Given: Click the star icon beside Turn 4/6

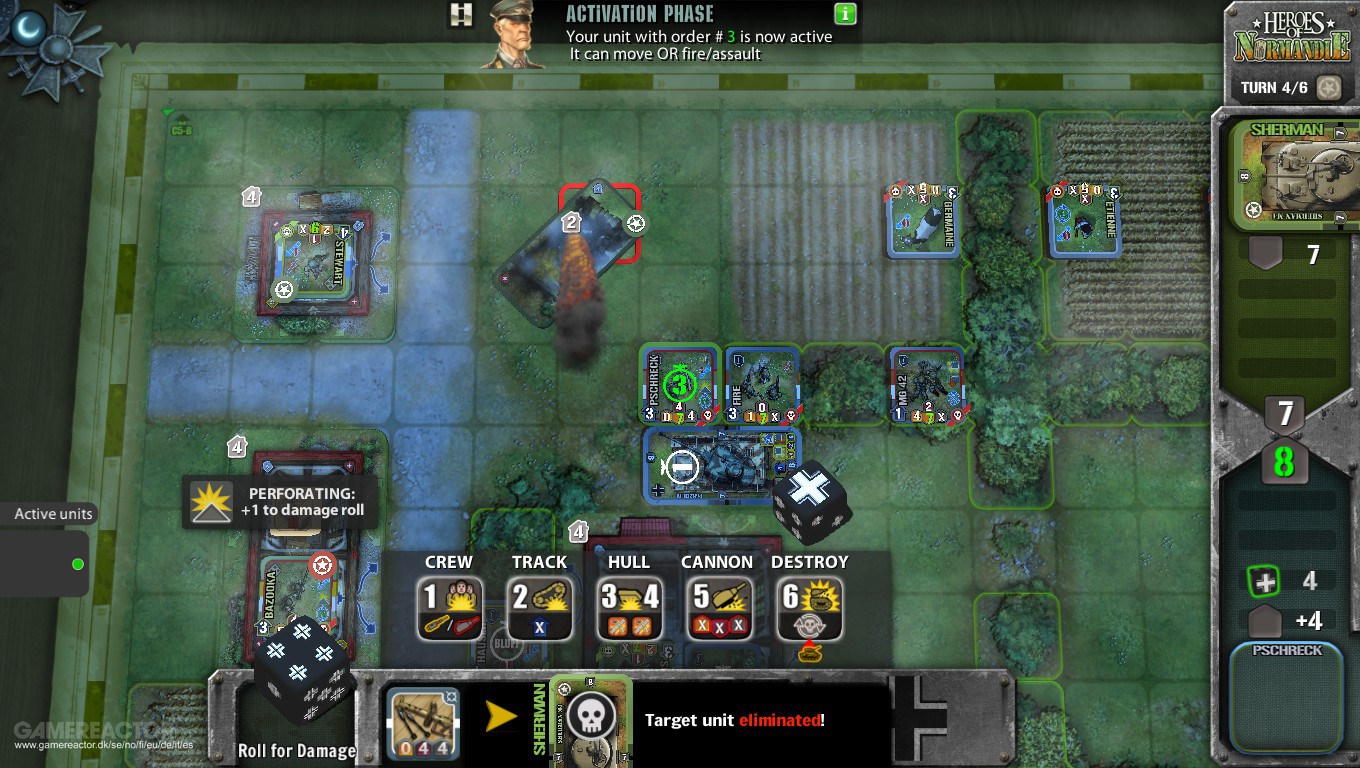Looking at the screenshot, I should pos(1329,88).
